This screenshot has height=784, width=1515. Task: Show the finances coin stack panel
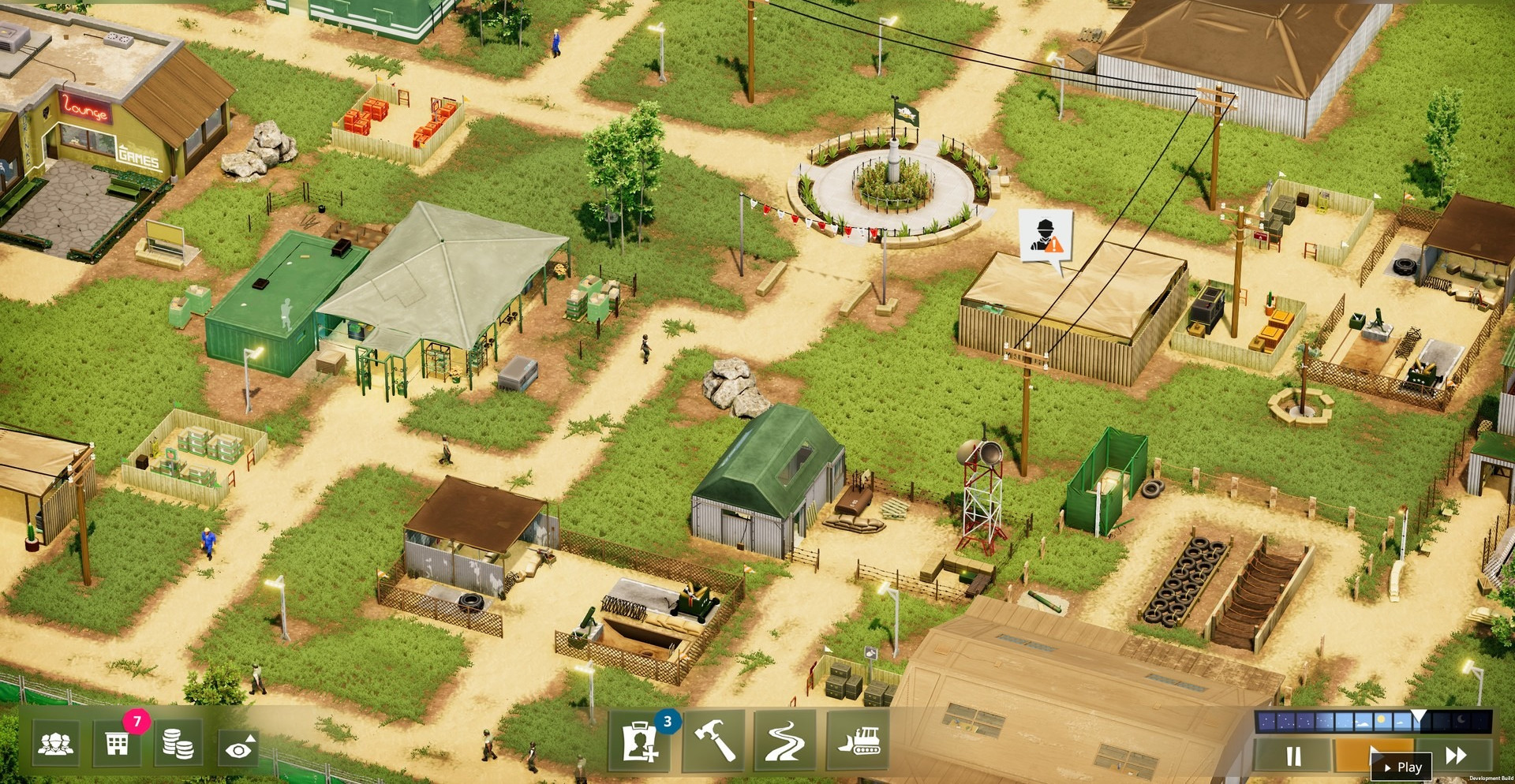[x=178, y=743]
